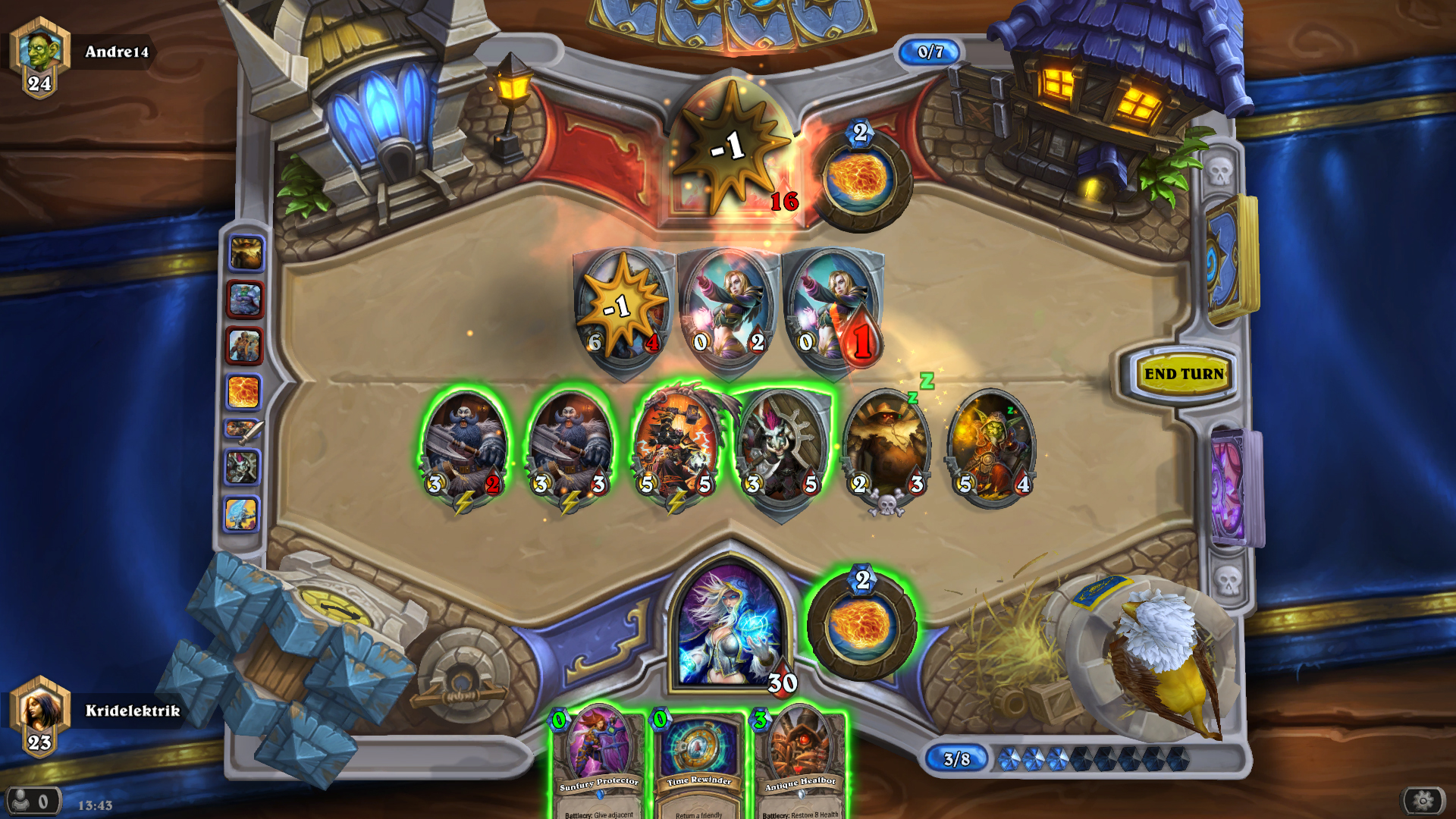The image size is (1456, 819).
Task: Open the gear settings menu
Action: click(1423, 800)
